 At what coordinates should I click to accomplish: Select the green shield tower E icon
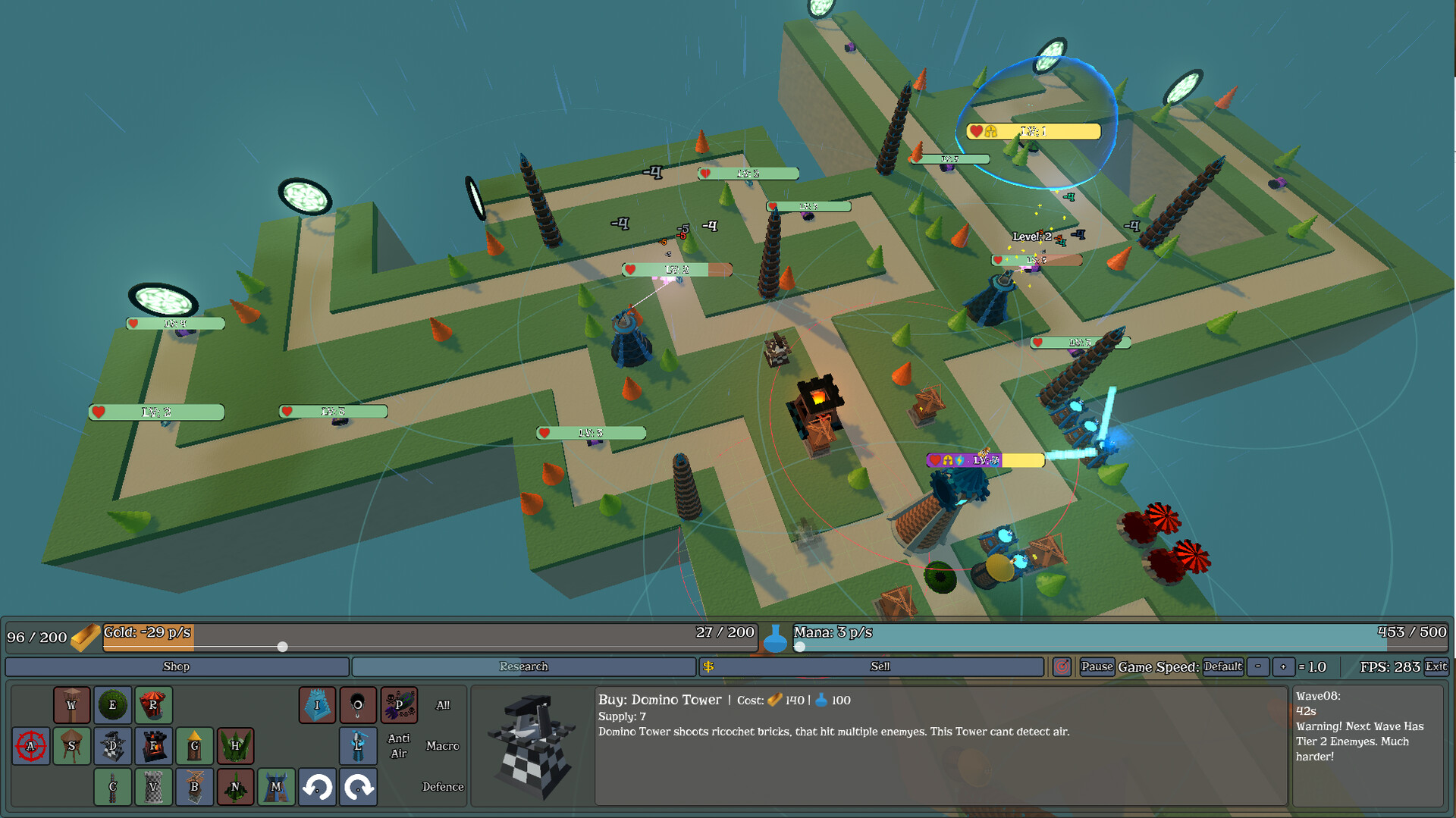112,704
